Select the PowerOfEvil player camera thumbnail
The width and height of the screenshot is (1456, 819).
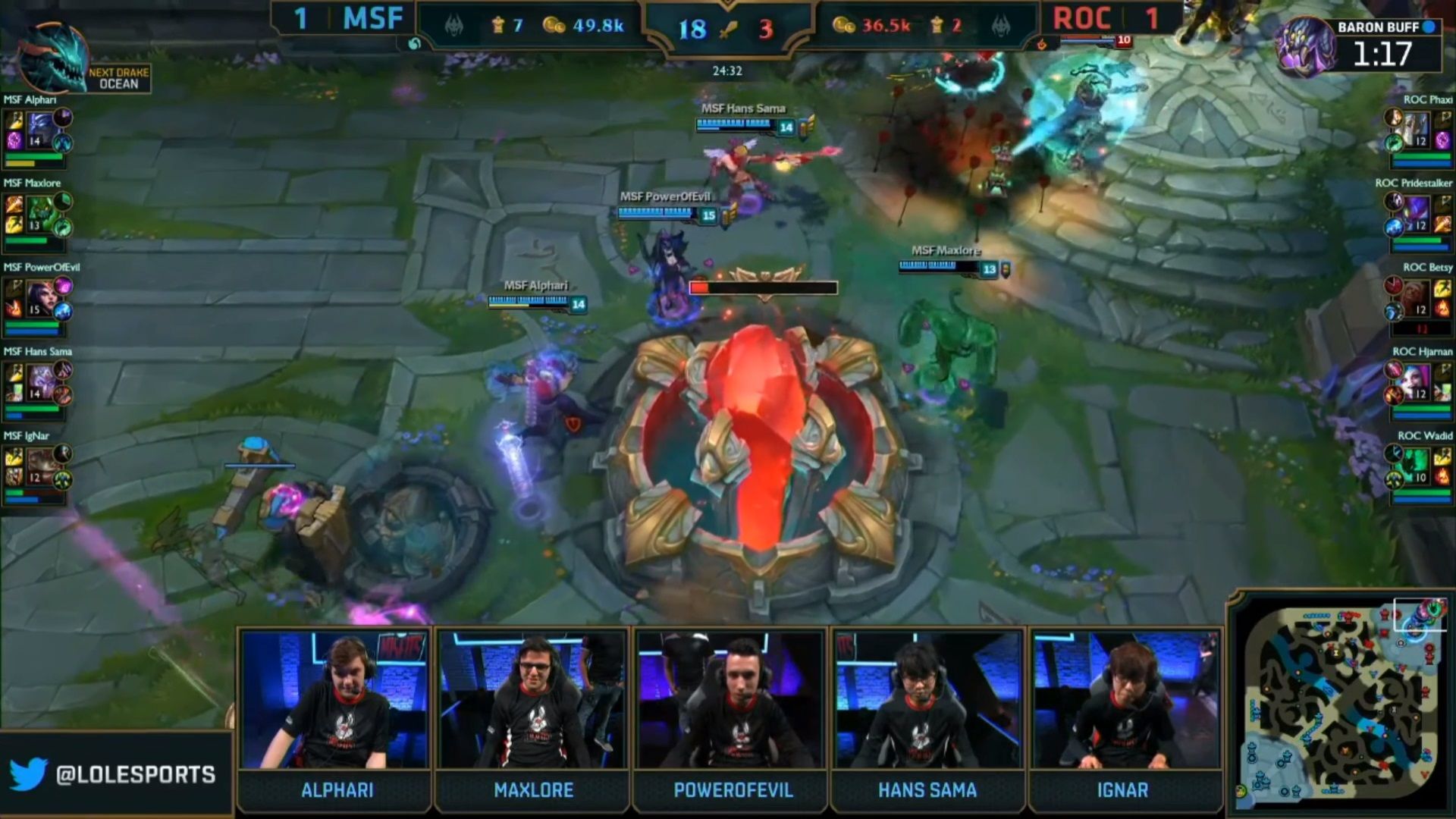730,699
